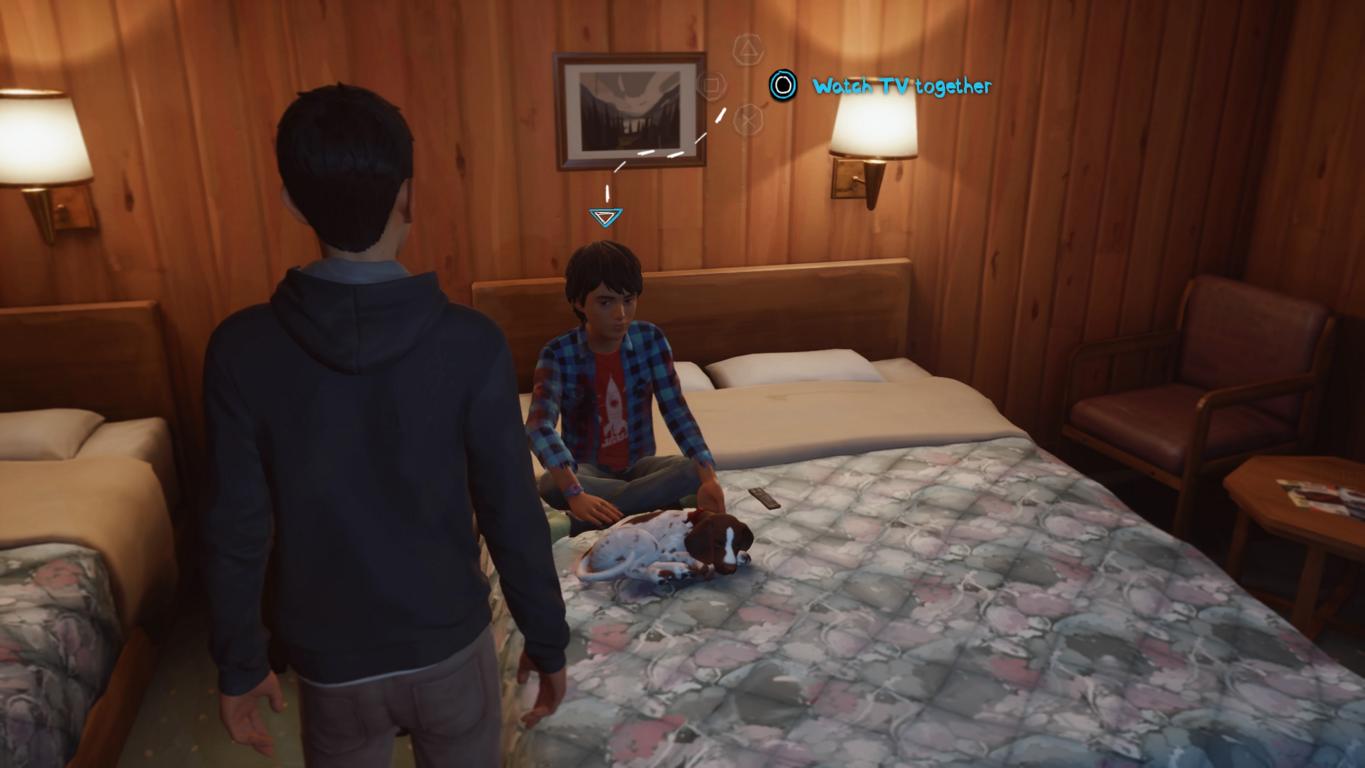Select the blue triangle interaction marker
Viewport: 1365px width, 768px height.
605,216
